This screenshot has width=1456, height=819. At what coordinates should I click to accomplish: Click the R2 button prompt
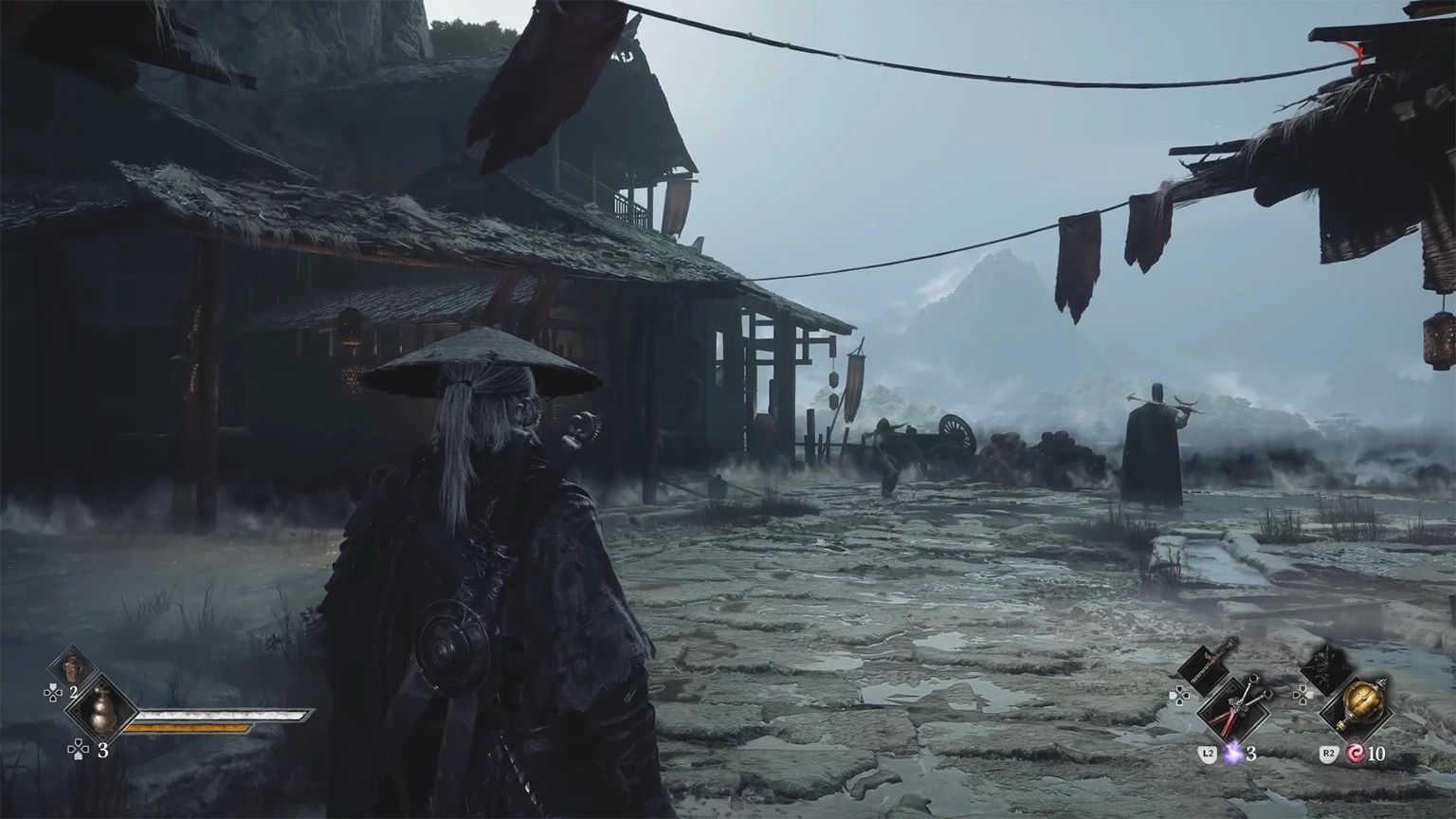[1330, 753]
